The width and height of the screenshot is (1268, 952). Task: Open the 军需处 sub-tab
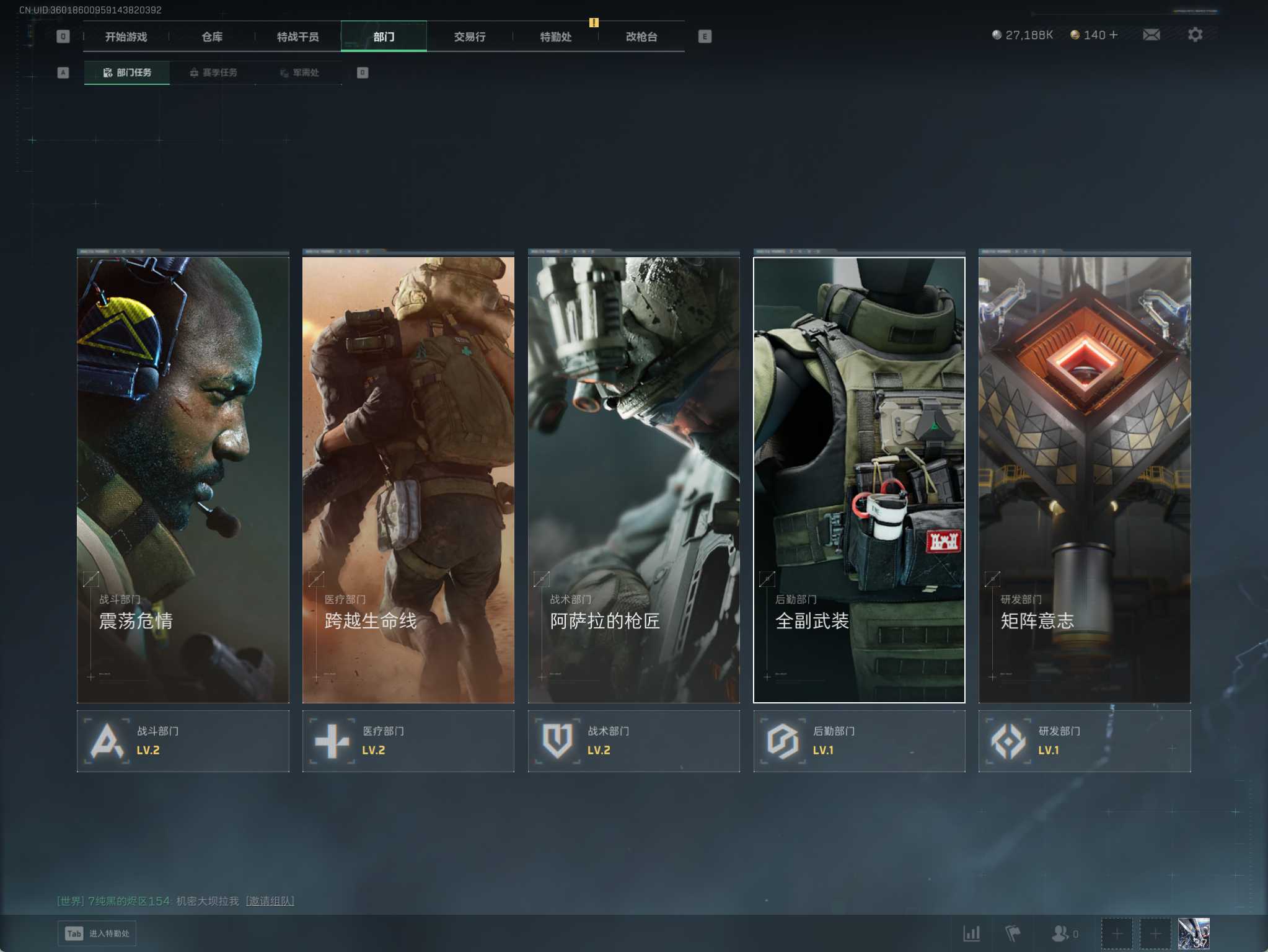299,73
